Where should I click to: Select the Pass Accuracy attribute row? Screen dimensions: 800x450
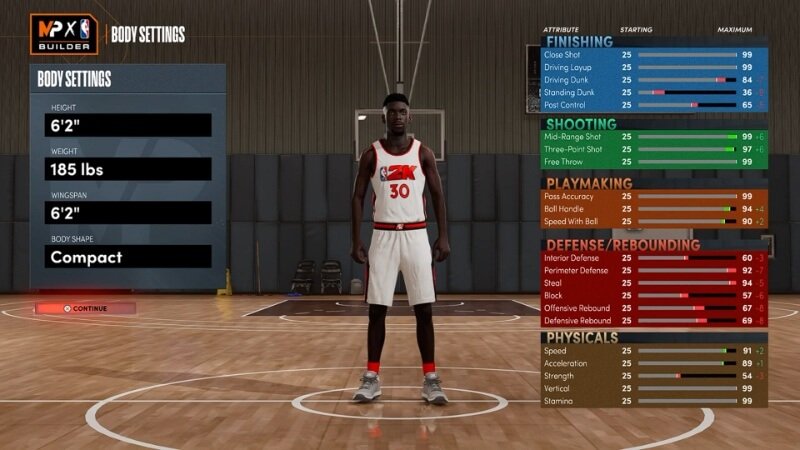click(x=654, y=197)
